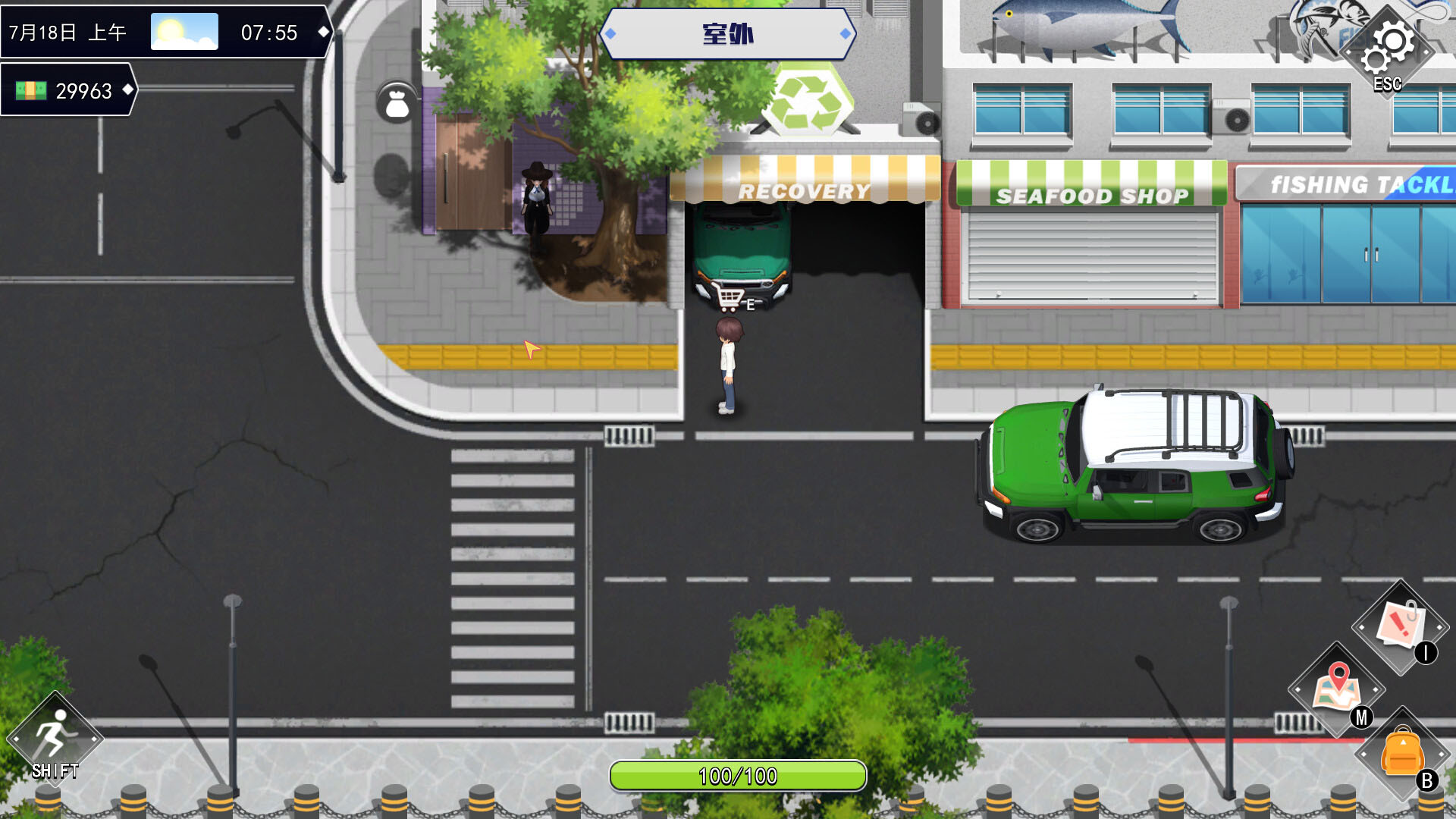Click the green 100/100 stamina bar
Image resolution: width=1456 pixels, height=819 pixels.
pyautogui.click(x=738, y=776)
